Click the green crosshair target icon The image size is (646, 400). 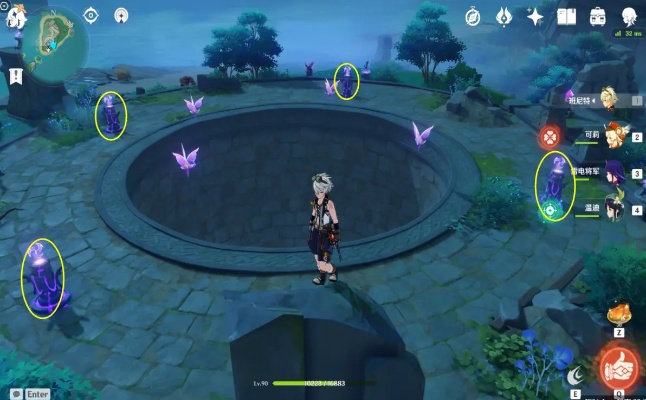(x=550, y=210)
